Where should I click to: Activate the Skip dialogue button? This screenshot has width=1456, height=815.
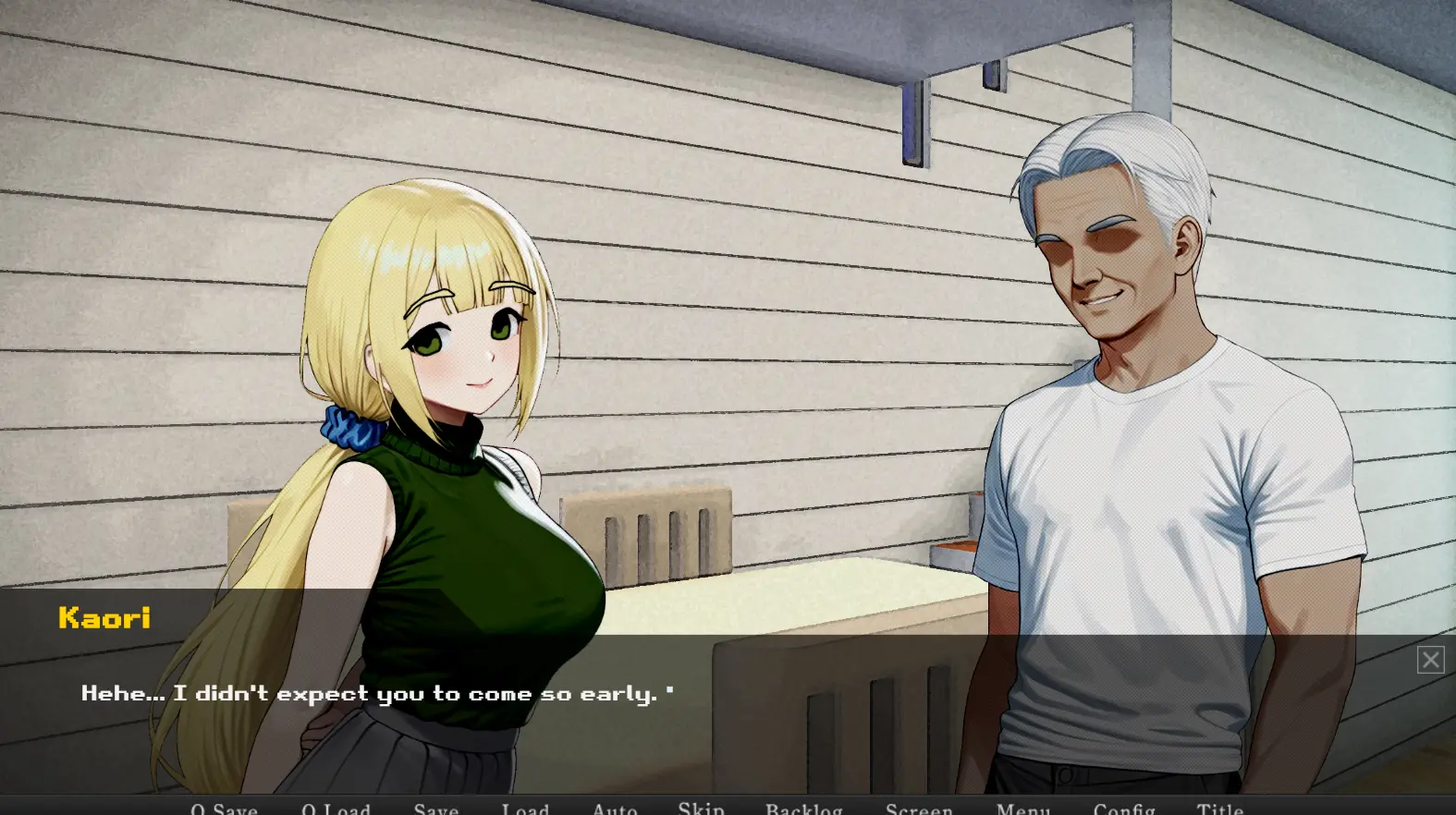click(x=701, y=809)
